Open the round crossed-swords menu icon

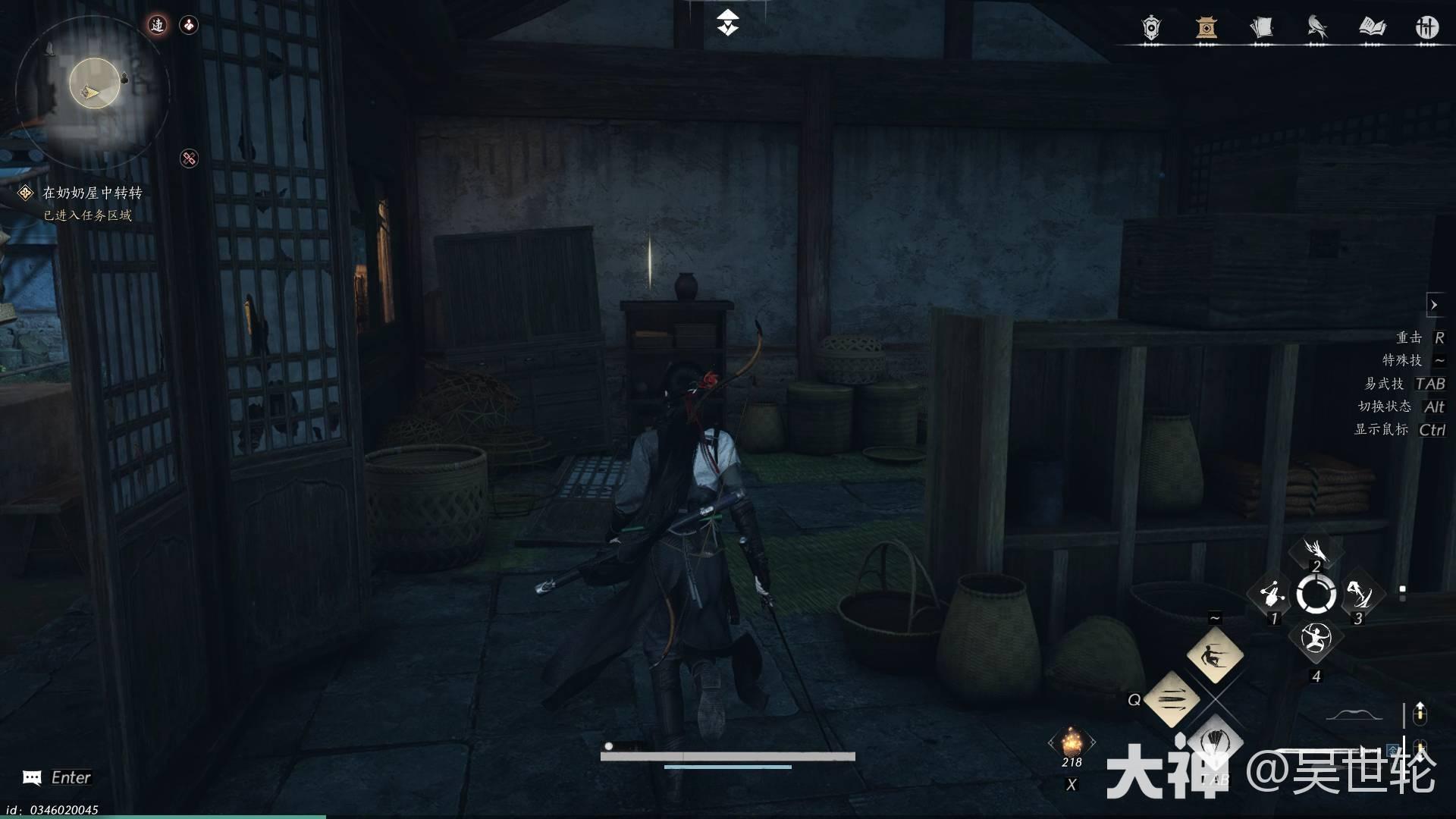pos(1426,27)
